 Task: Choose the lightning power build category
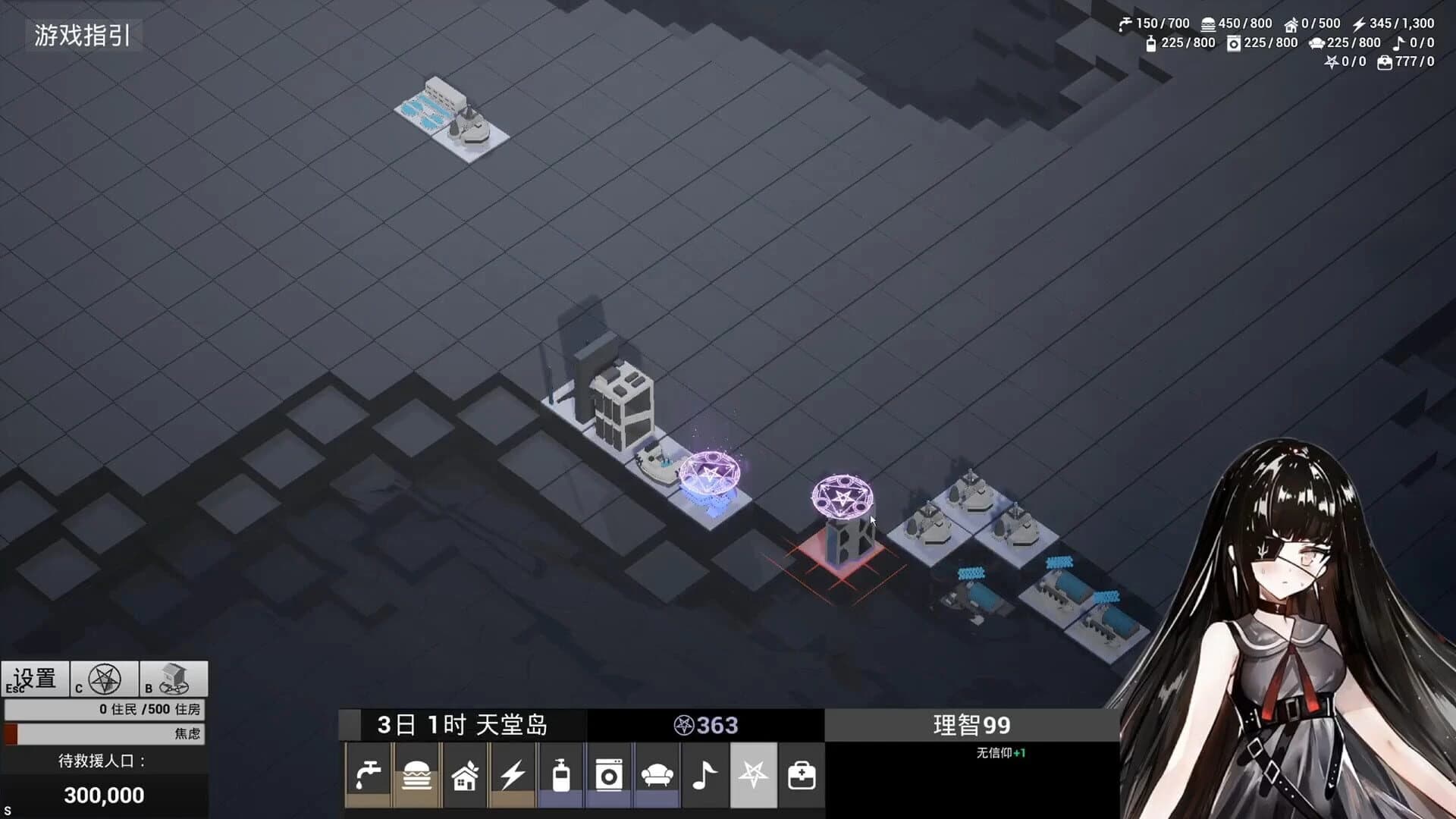[x=513, y=775]
